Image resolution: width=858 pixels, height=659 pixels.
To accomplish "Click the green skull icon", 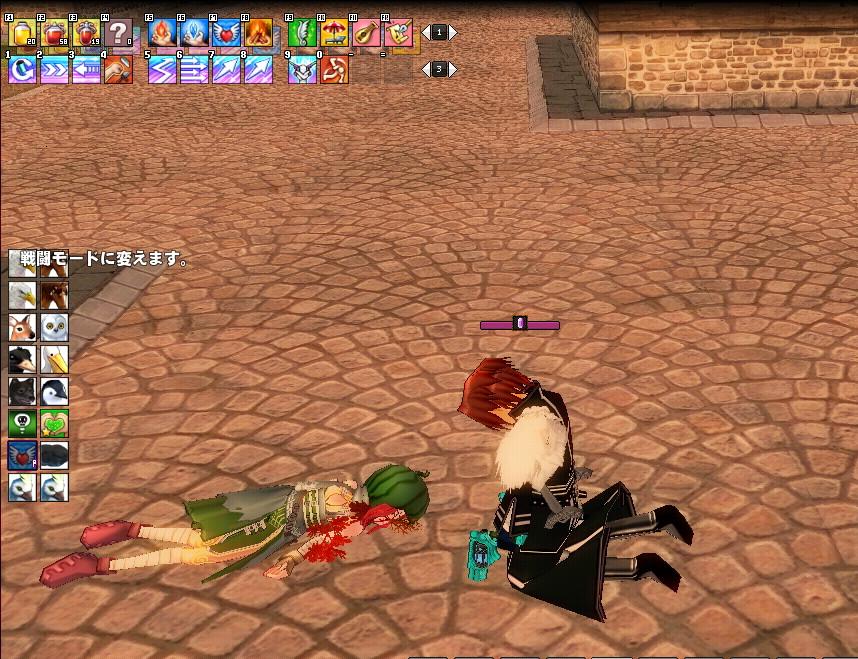I will coord(22,423).
